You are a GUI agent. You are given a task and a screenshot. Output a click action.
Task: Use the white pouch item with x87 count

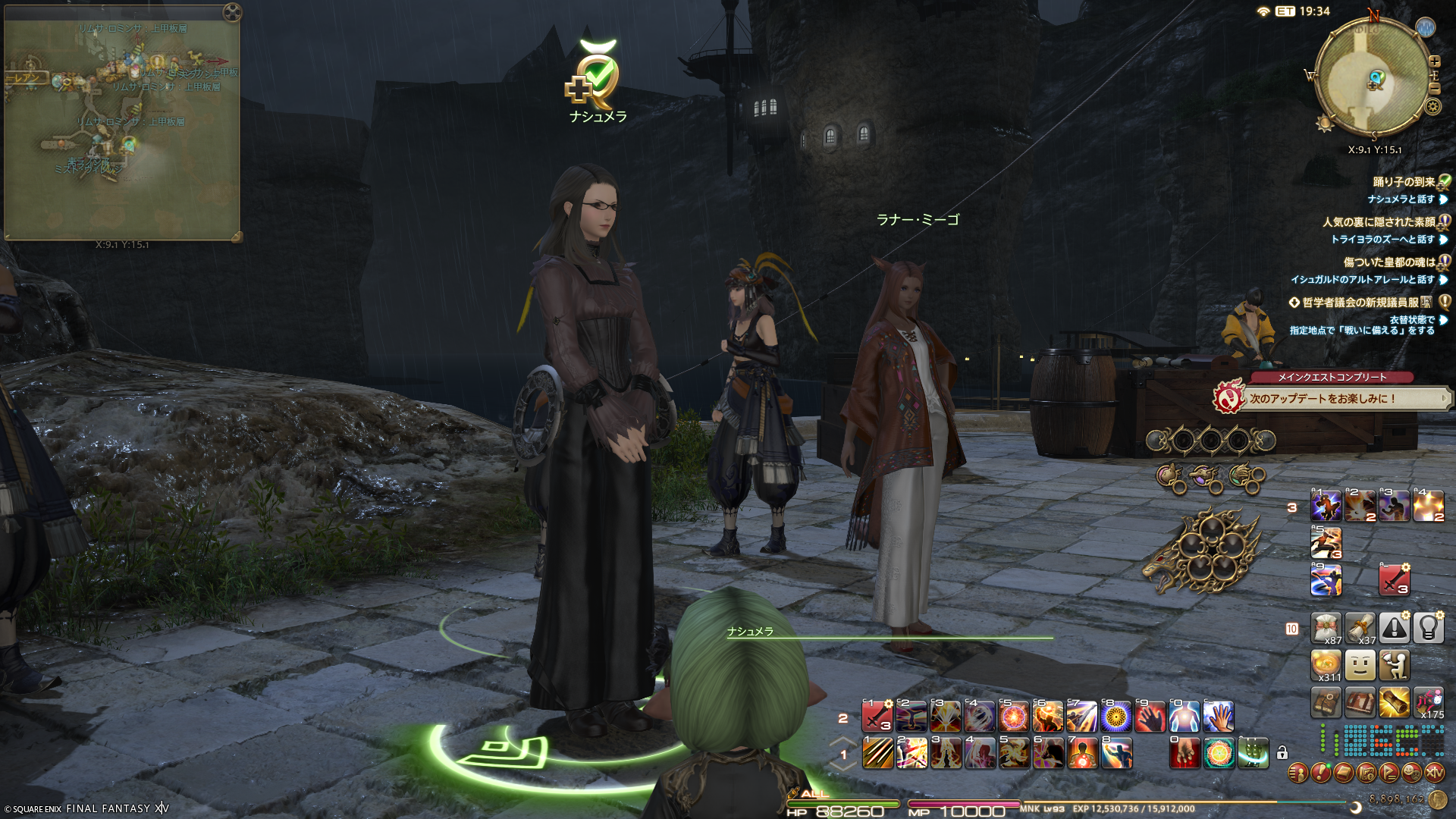1326,628
